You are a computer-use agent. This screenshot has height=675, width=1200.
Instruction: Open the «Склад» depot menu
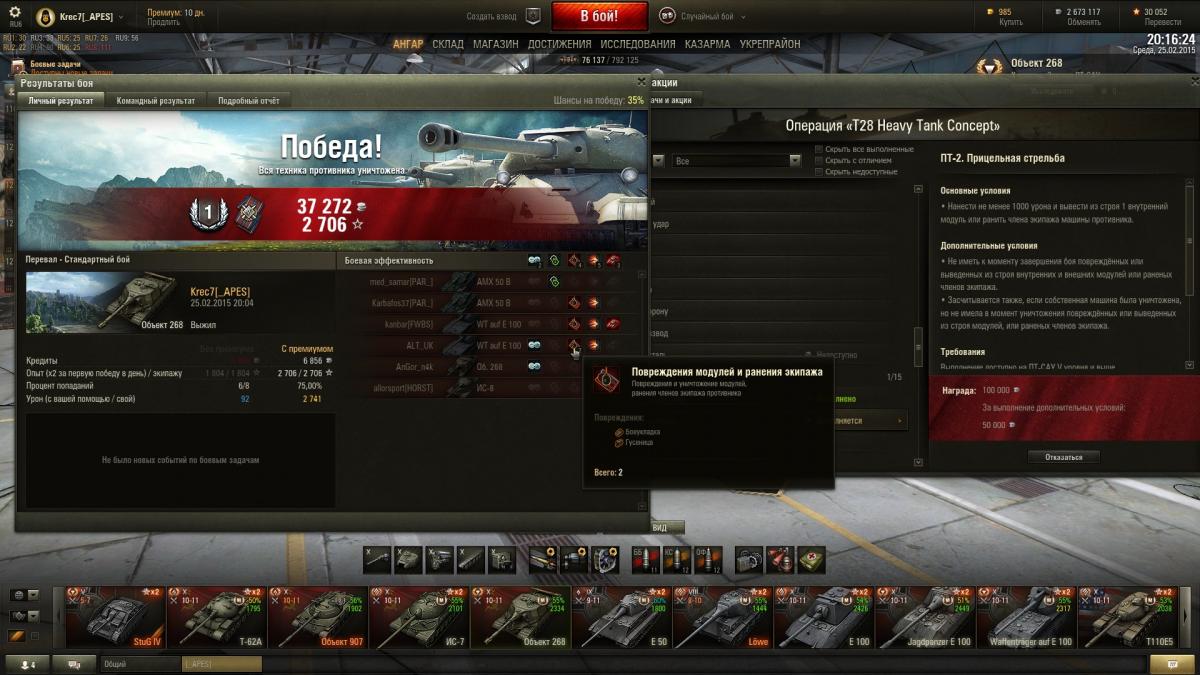pyautogui.click(x=448, y=44)
